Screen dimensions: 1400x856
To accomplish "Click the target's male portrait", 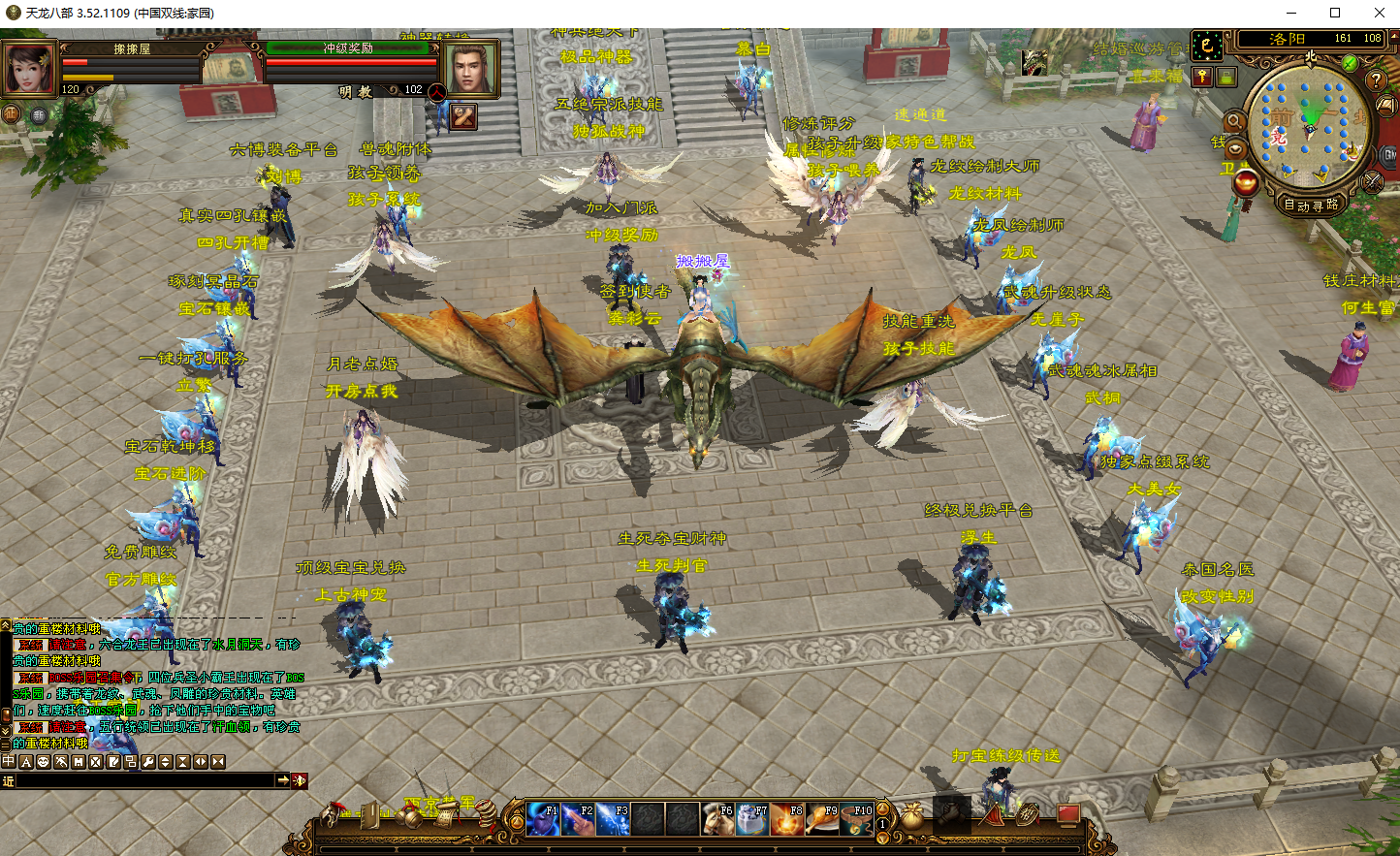I will point(470,68).
